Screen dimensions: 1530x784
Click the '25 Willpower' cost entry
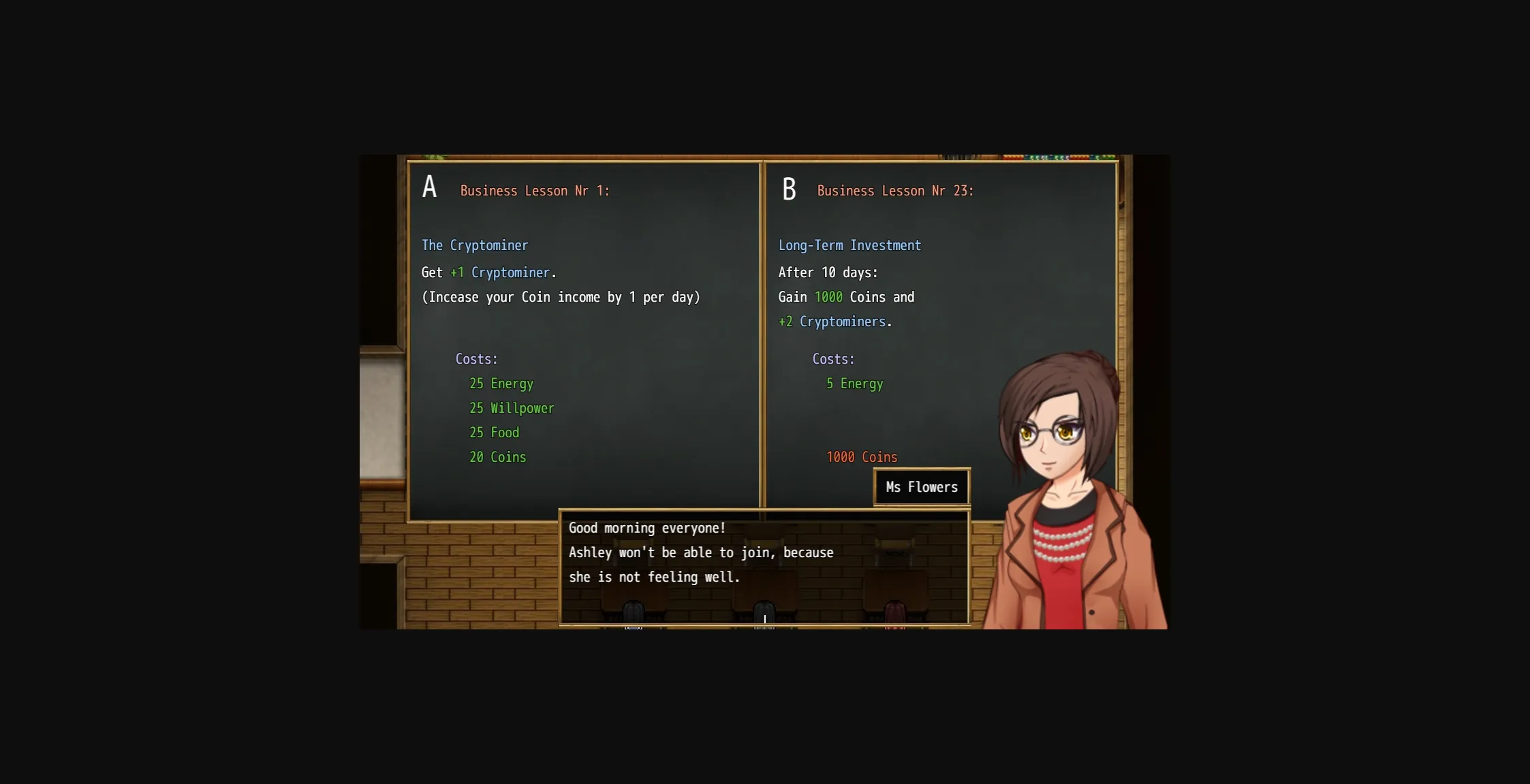coord(511,408)
